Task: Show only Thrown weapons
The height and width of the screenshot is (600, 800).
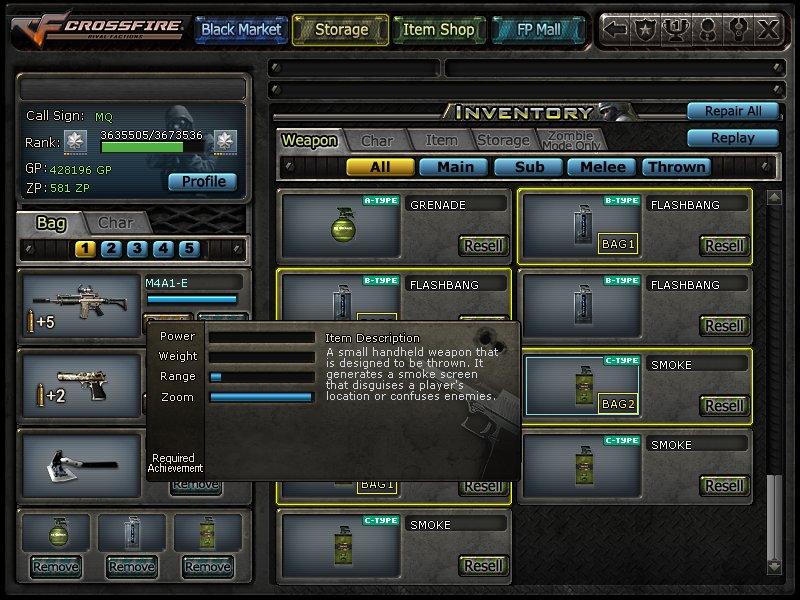Action: (677, 167)
